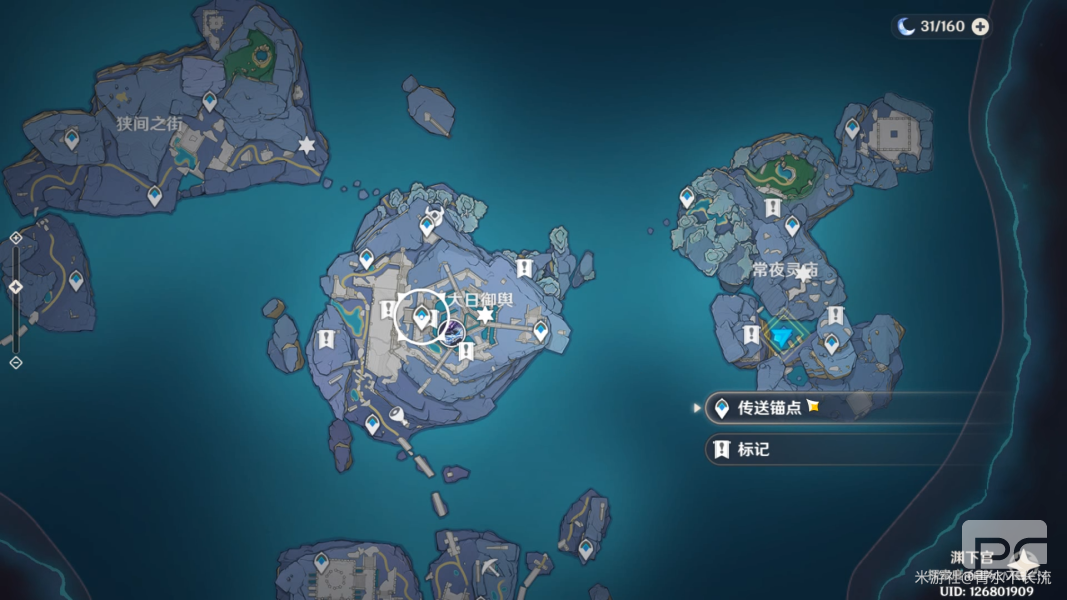The width and height of the screenshot is (1067, 600).
Task: Zoom in with the map plus button
Action: (15, 238)
